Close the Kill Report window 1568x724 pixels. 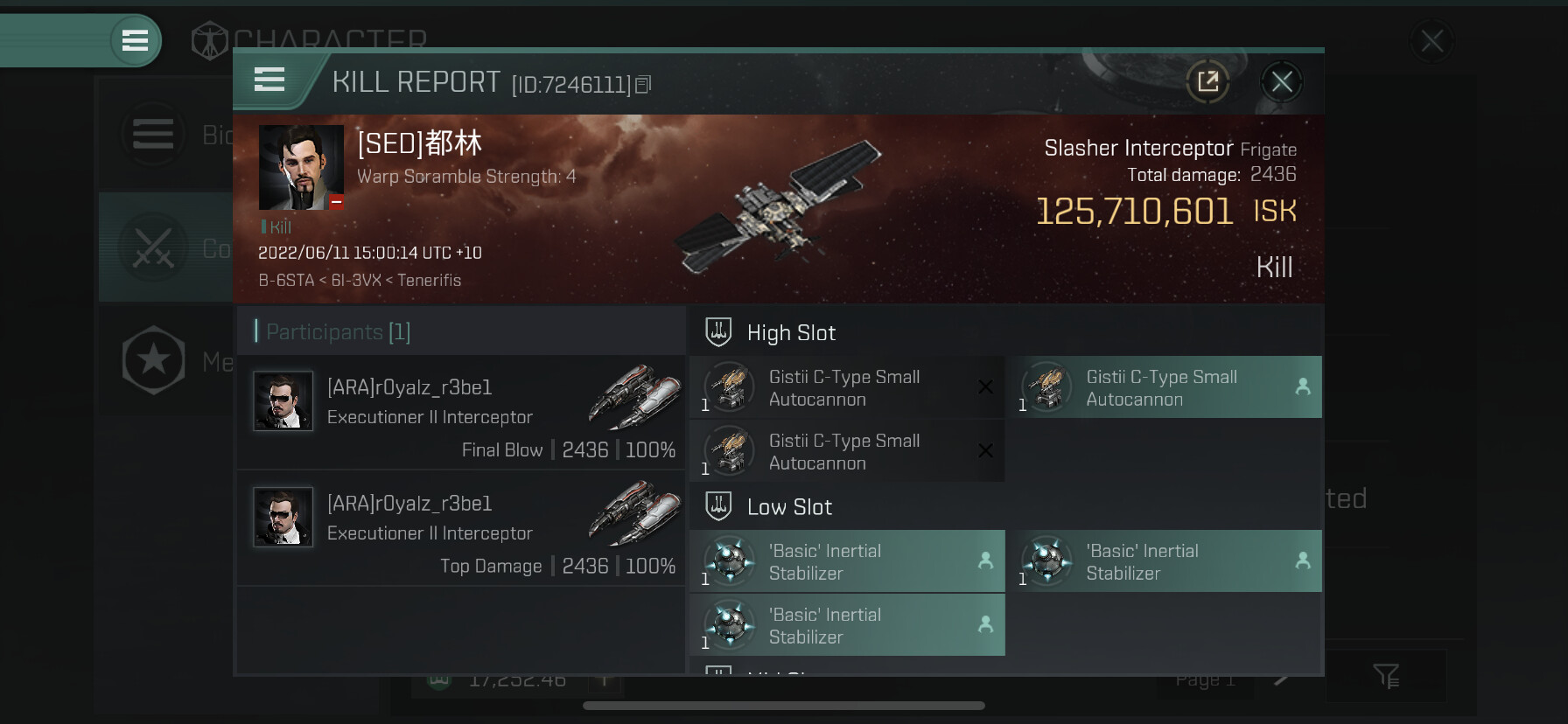click(1282, 82)
